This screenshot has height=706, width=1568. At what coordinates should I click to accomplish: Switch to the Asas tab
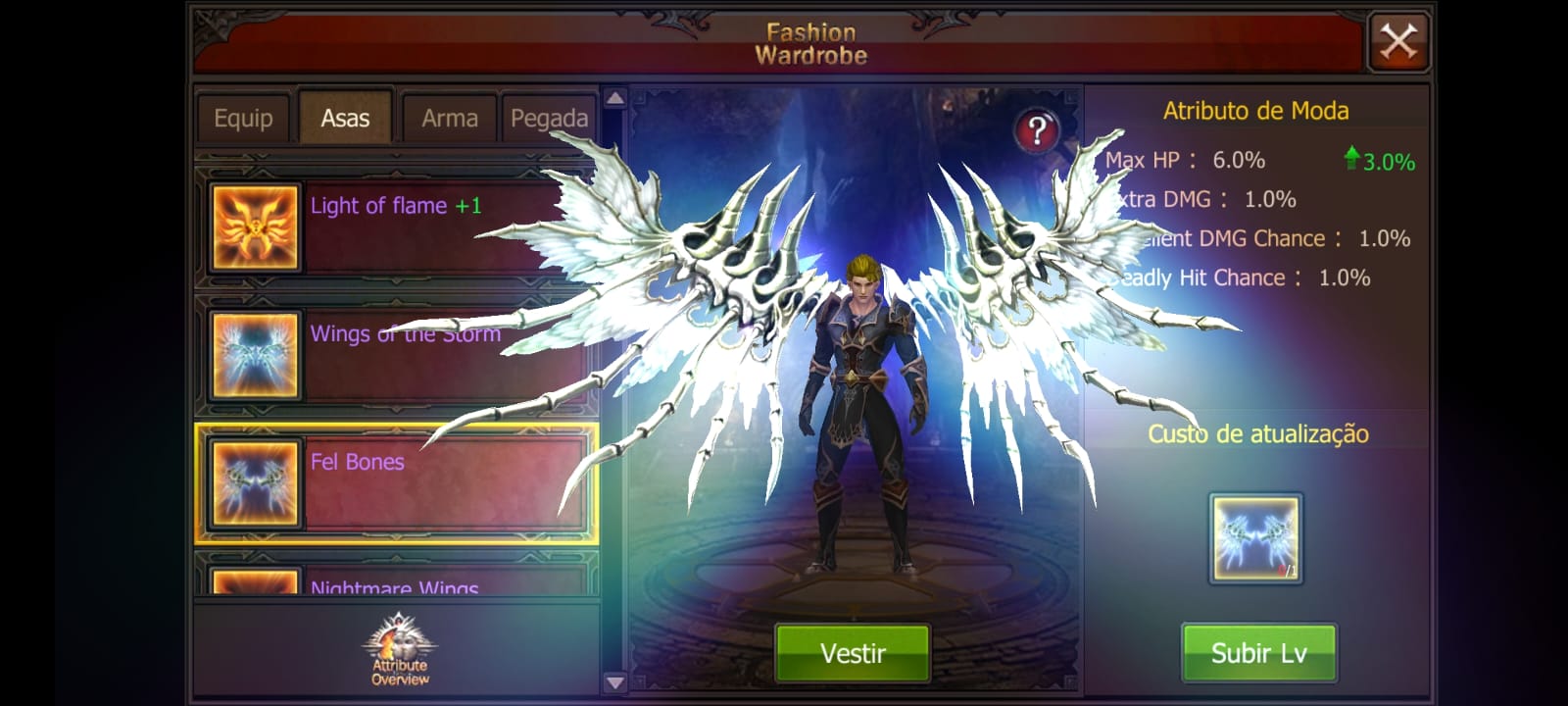click(345, 116)
